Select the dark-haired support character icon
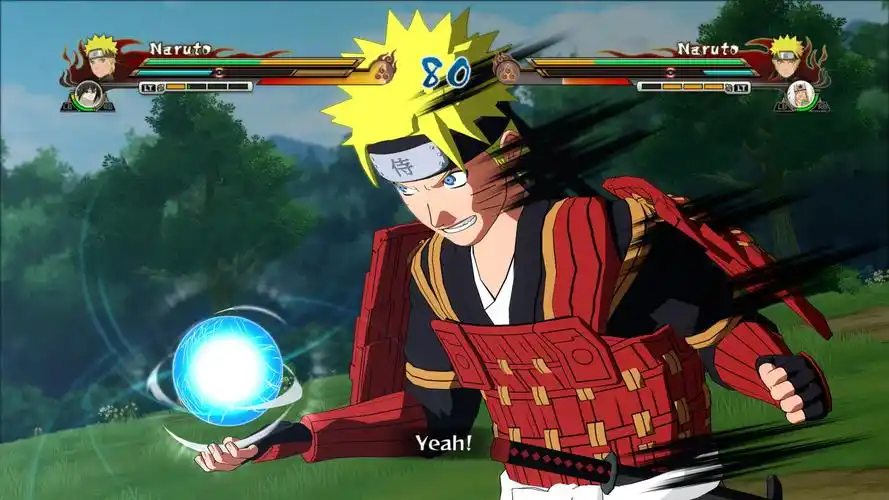 [86, 96]
